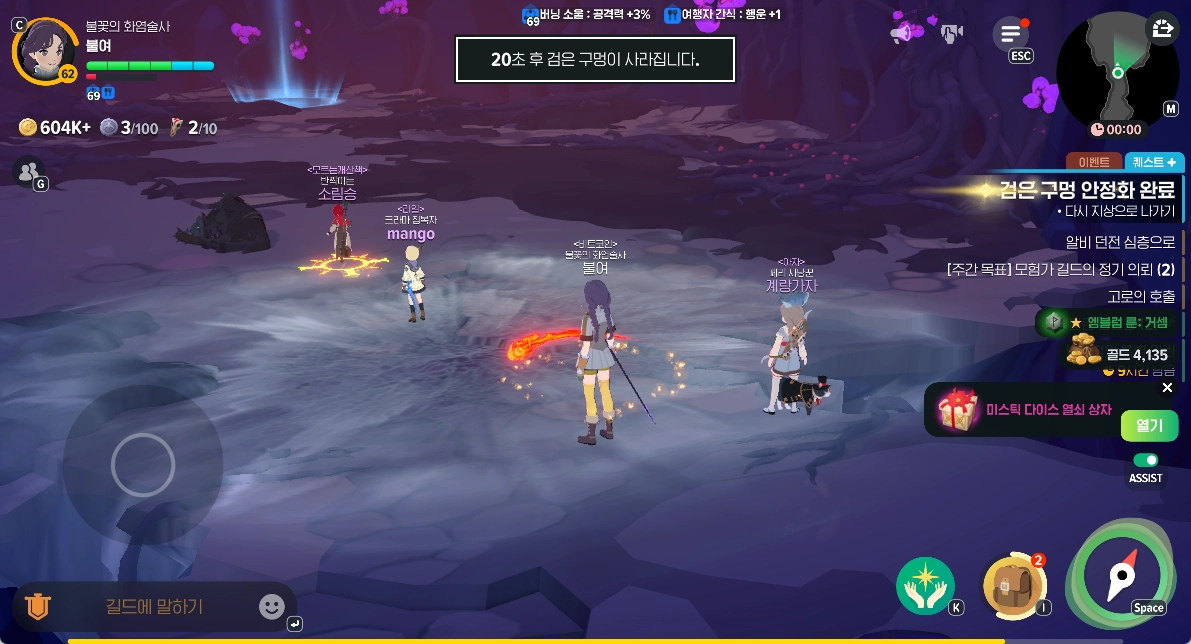The image size is (1191, 644).
Task: Open the main menu hamburger button
Action: [1010, 34]
